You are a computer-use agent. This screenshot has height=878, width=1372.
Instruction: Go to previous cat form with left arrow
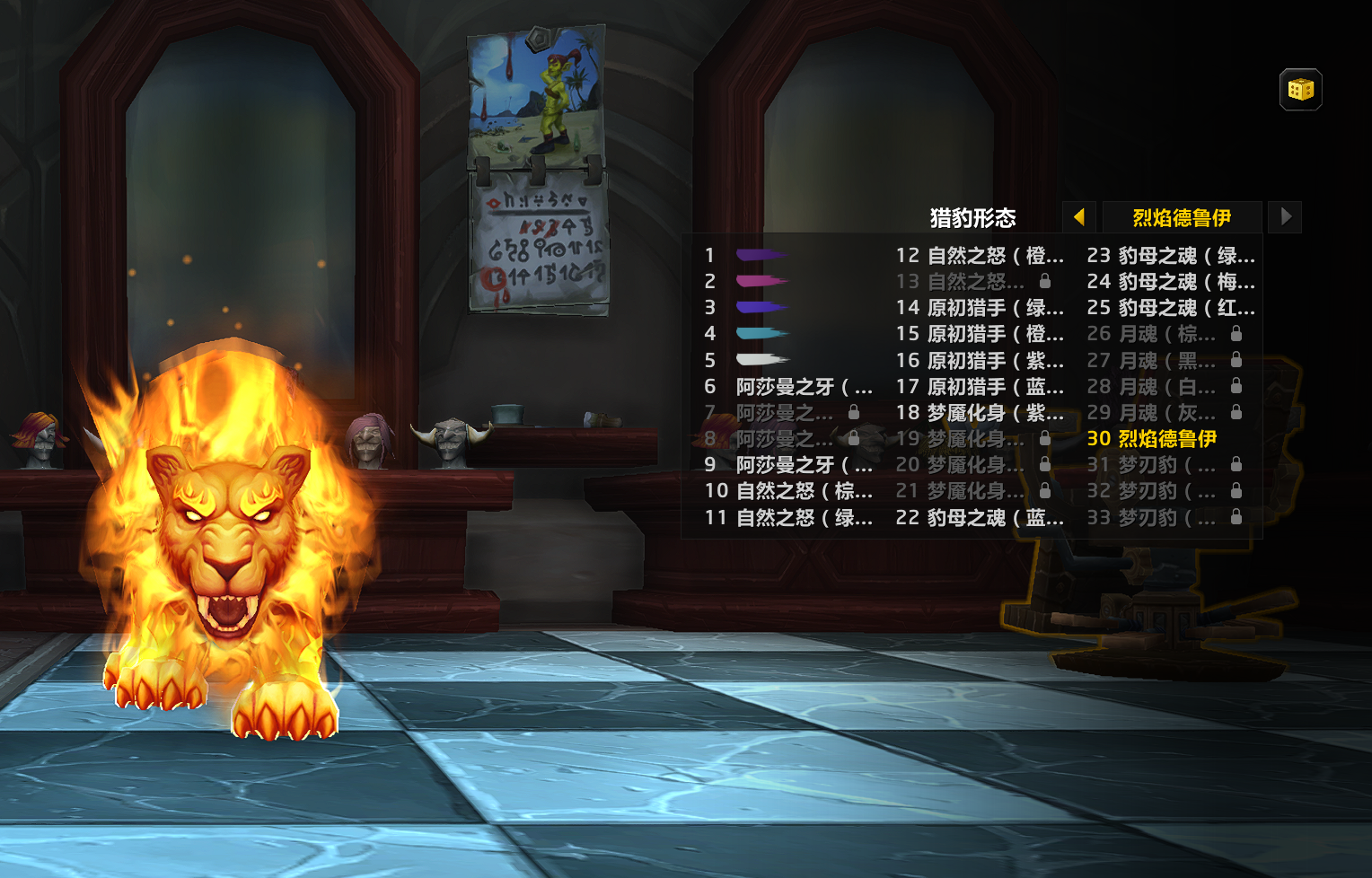click(1079, 217)
